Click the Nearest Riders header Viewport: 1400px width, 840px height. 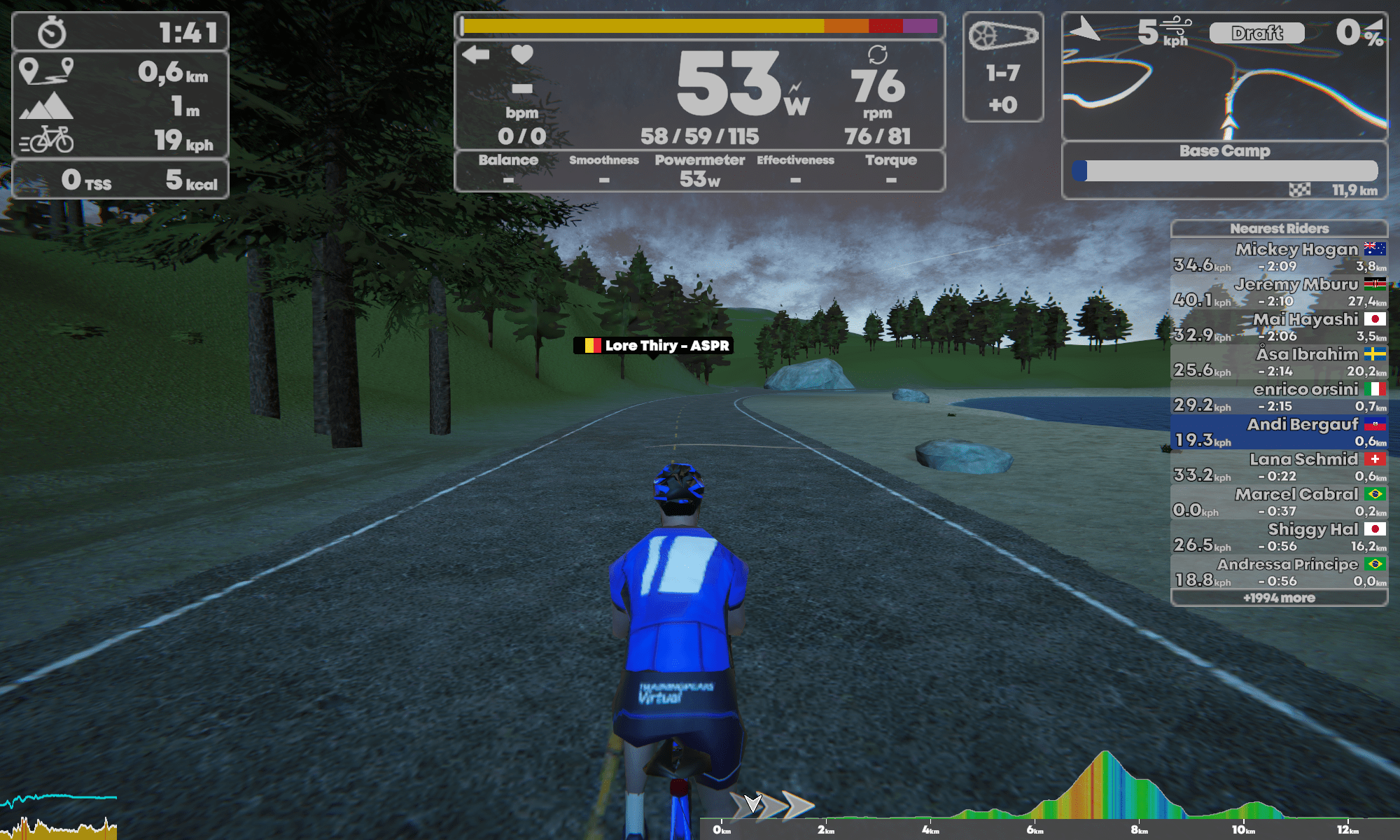tap(1279, 228)
